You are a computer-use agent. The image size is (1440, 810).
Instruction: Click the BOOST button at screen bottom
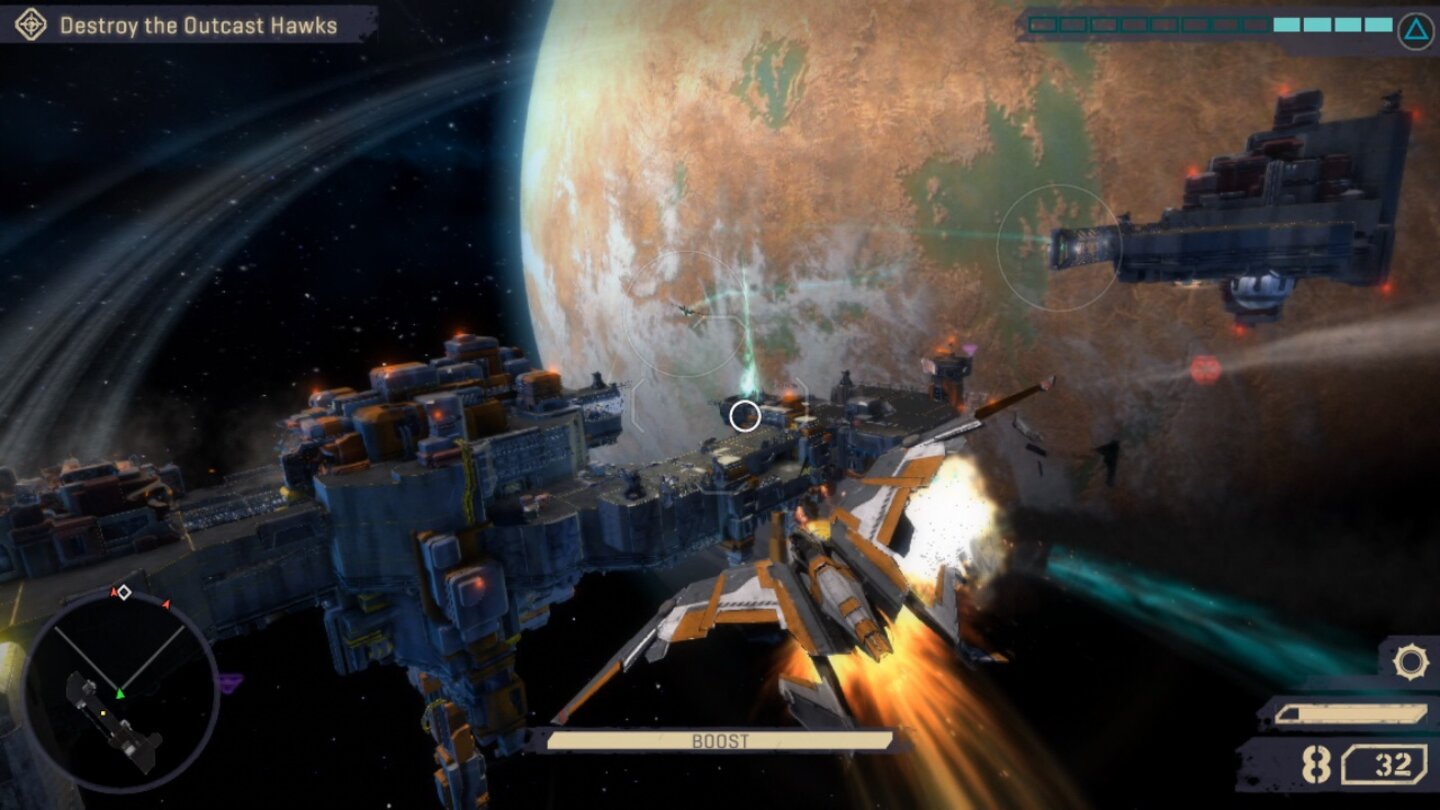pos(720,740)
